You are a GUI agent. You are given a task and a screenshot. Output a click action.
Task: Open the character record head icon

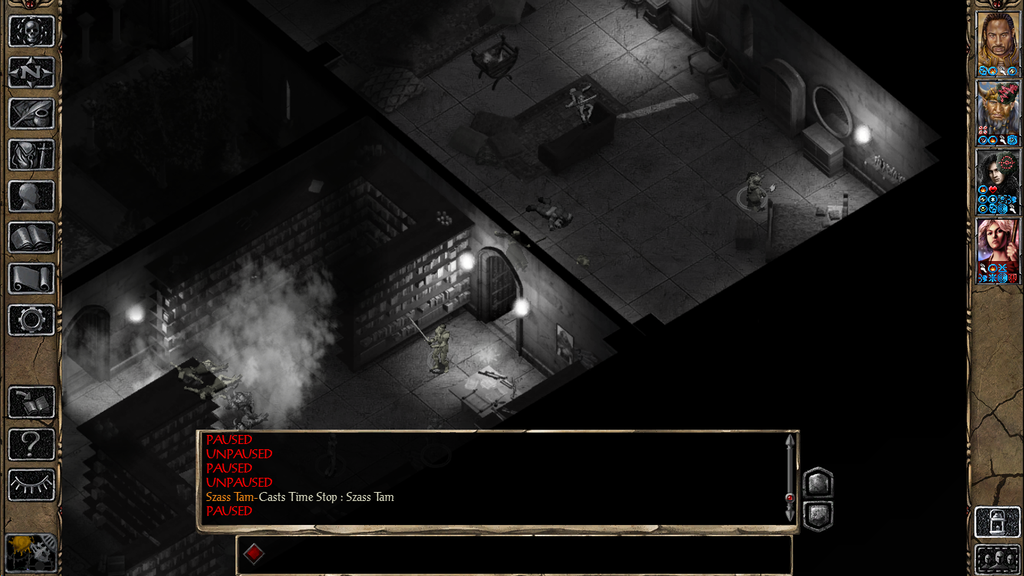[31, 196]
